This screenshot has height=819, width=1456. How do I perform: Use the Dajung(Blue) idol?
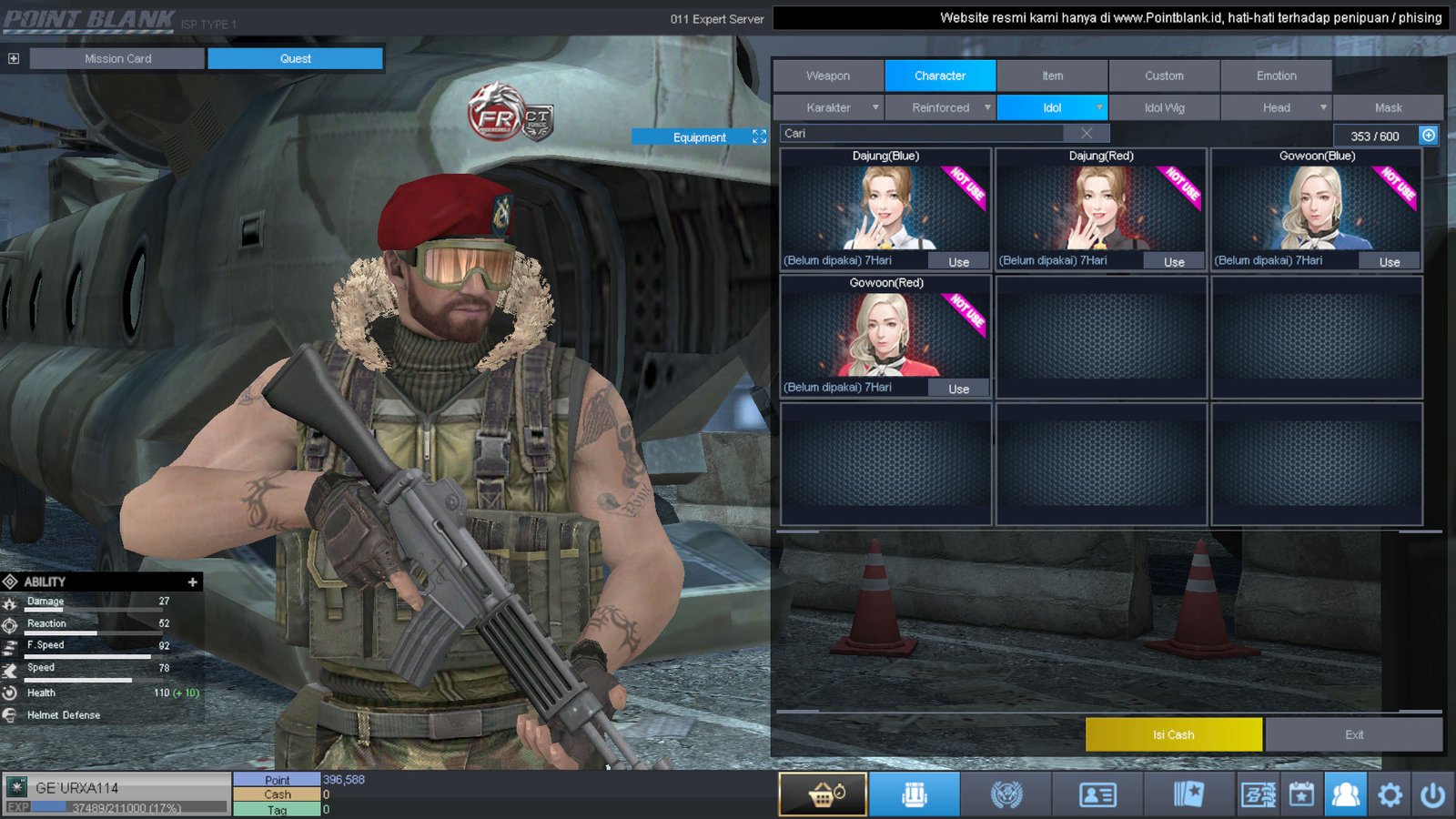pyautogui.click(x=958, y=262)
